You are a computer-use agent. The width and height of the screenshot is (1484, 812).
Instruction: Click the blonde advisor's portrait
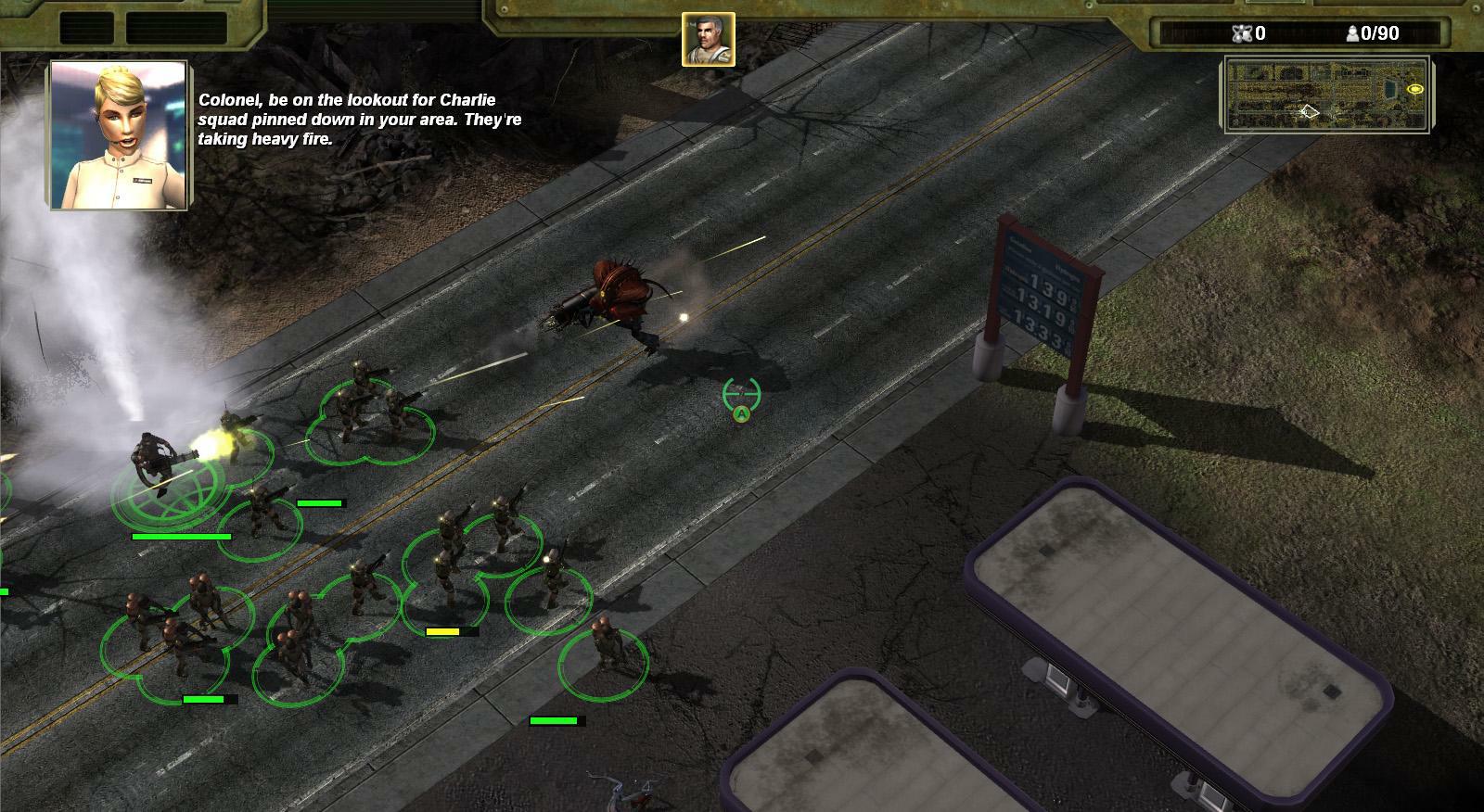click(120, 135)
